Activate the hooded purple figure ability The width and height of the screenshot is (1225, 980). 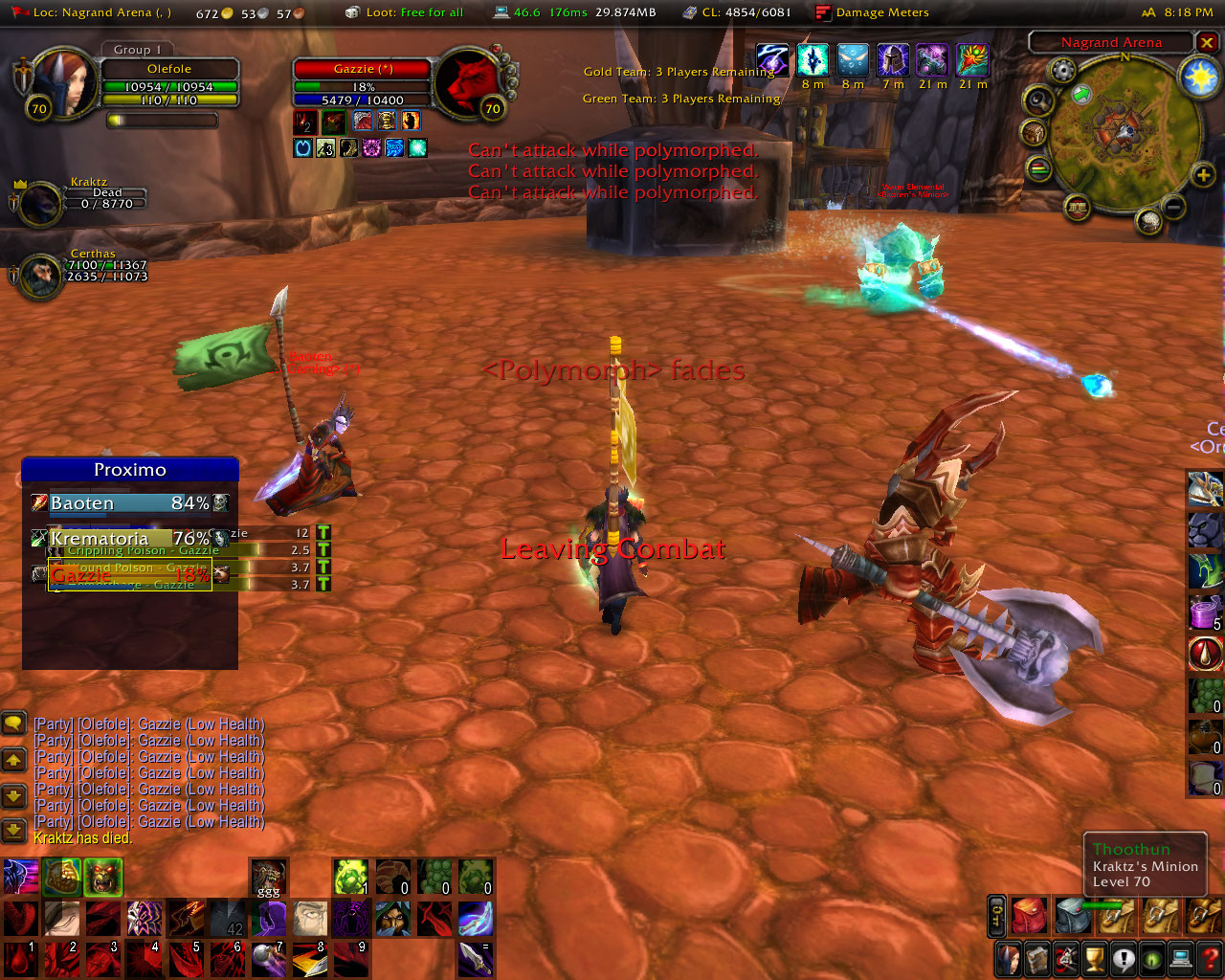270,919
